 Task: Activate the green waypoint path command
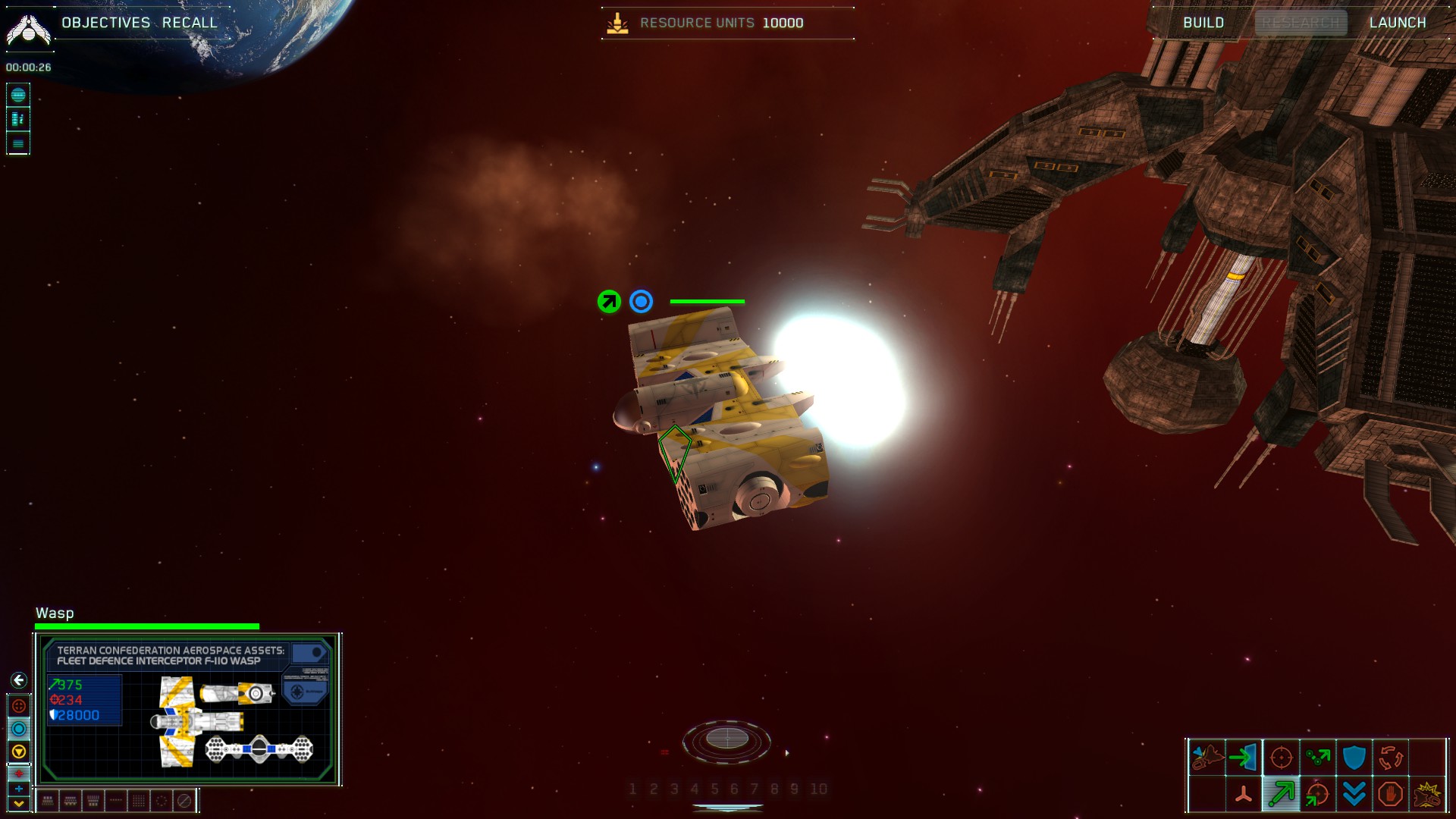click(1317, 757)
